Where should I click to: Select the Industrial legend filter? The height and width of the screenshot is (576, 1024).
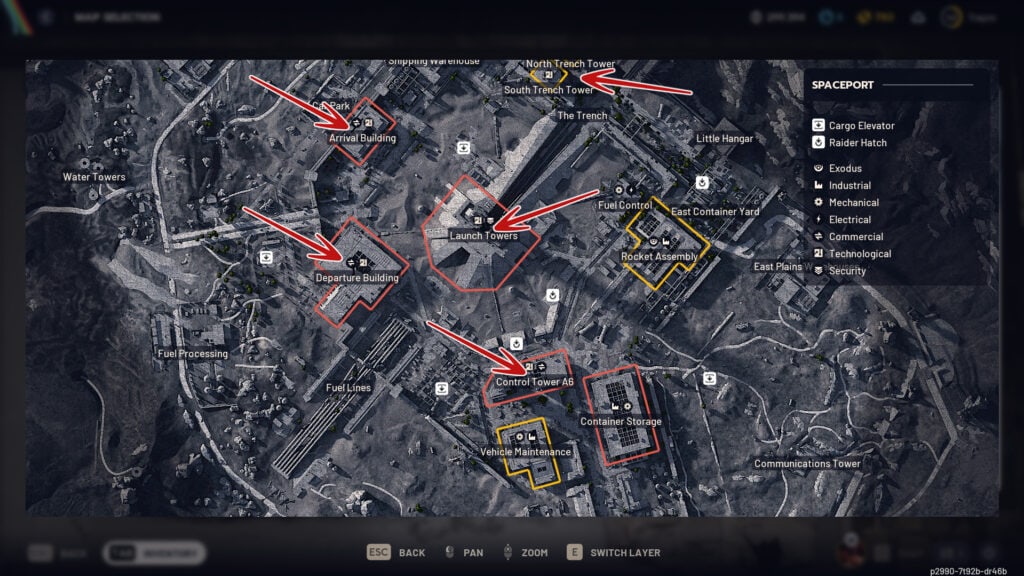pyautogui.click(x=849, y=186)
